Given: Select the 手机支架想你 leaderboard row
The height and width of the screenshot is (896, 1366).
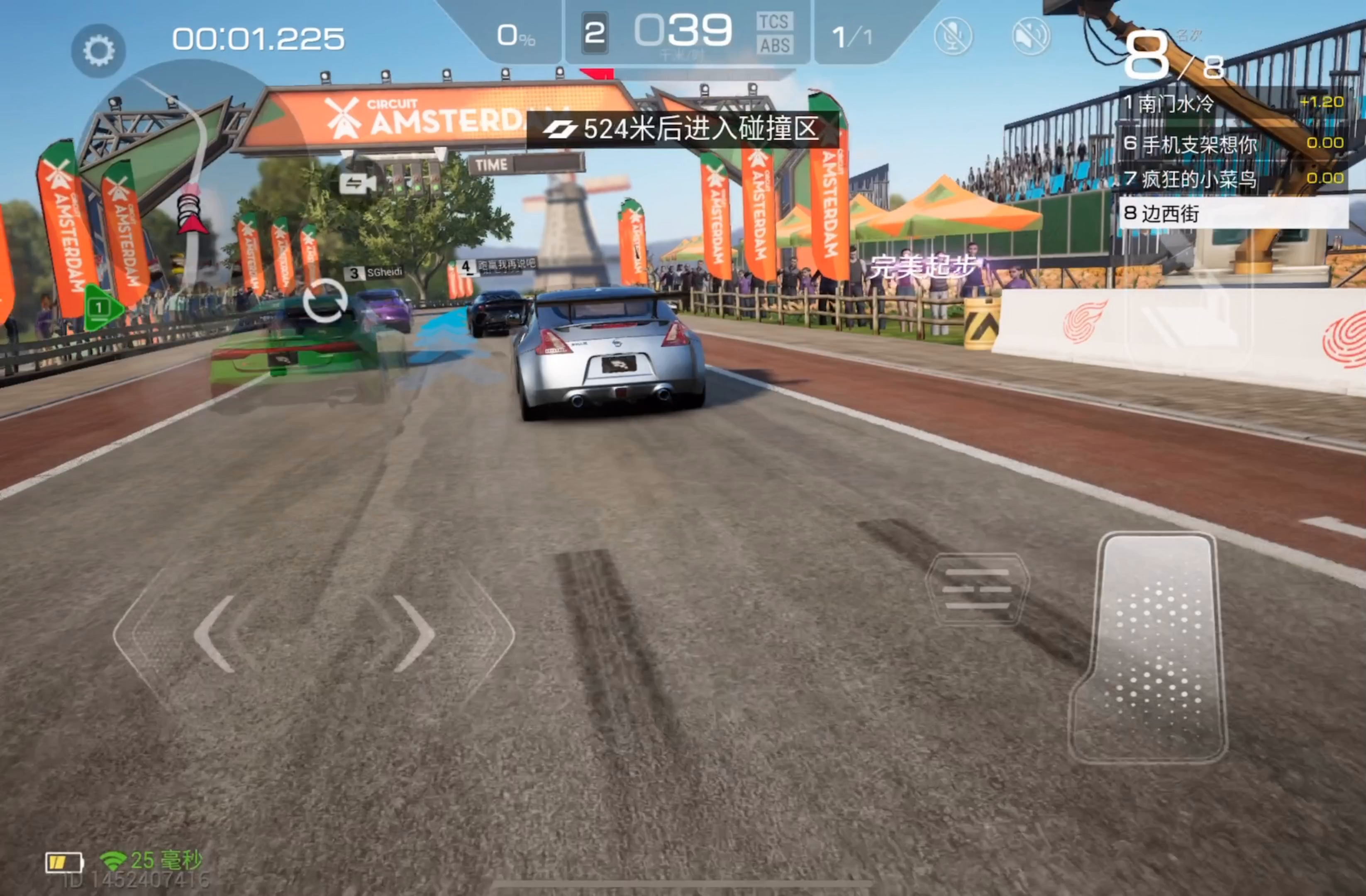Looking at the screenshot, I should pos(1233,144).
